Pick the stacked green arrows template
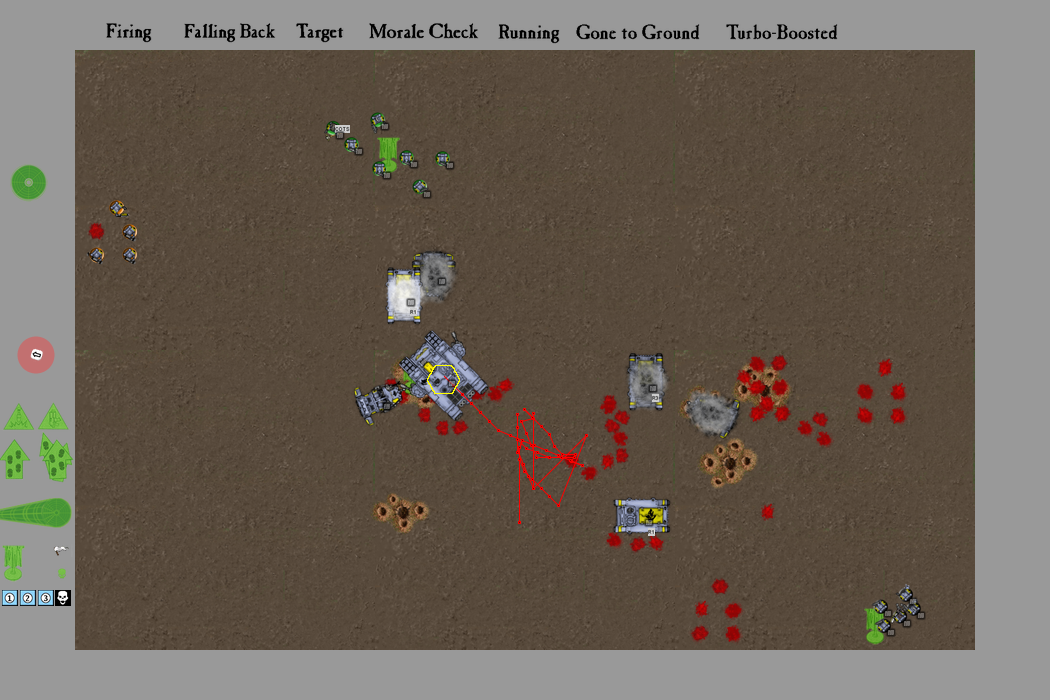 [x=56, y=457]
